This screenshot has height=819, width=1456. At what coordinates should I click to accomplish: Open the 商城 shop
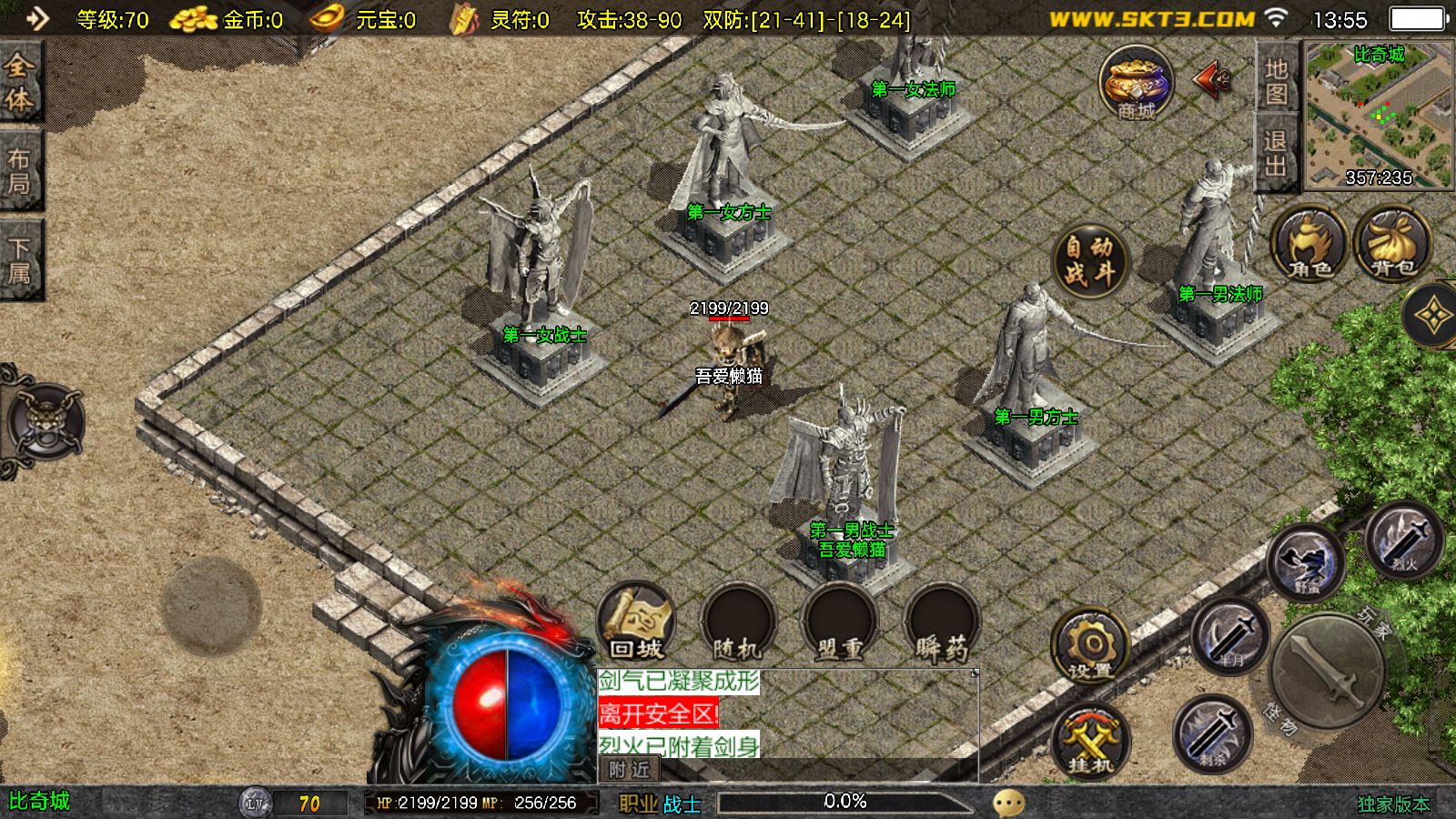(x=1135, y=84)
